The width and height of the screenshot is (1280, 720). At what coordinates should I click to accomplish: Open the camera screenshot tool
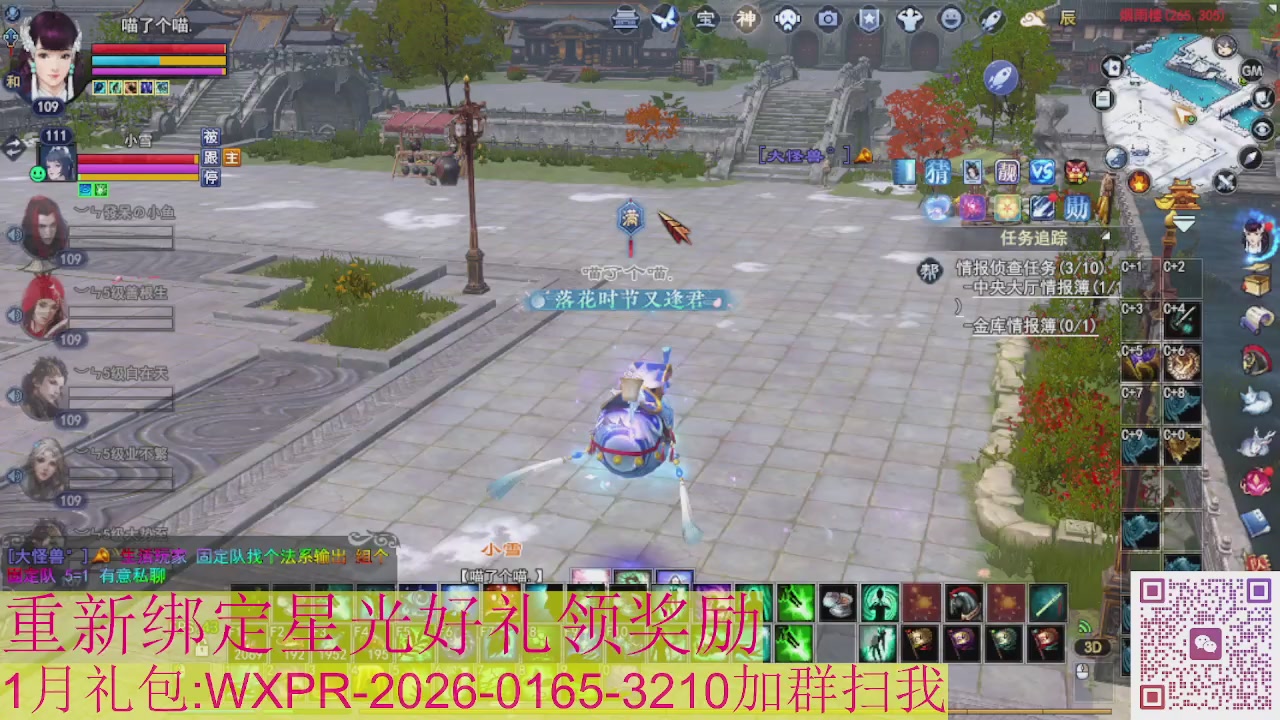tap(828, 20)
